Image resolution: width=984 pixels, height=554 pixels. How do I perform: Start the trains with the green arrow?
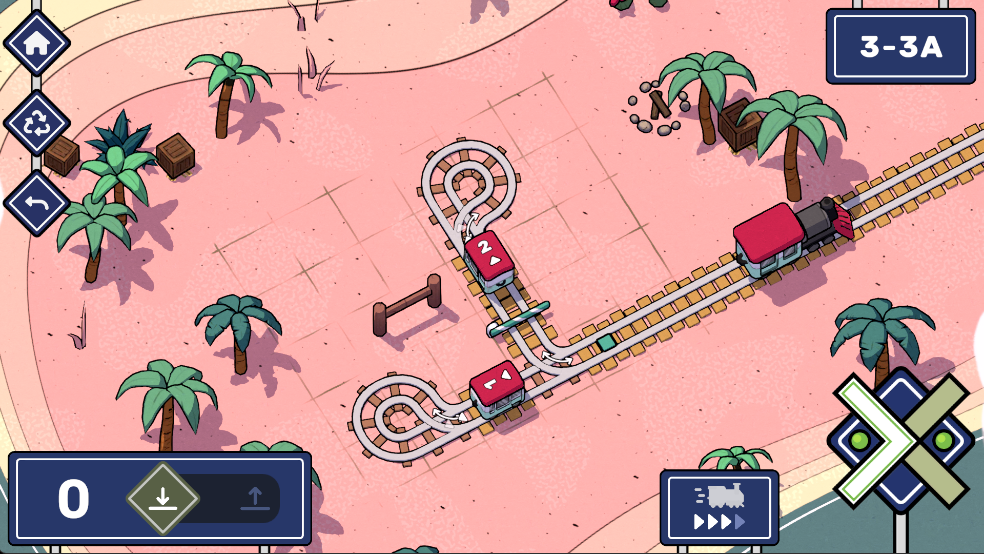point(870,440)
